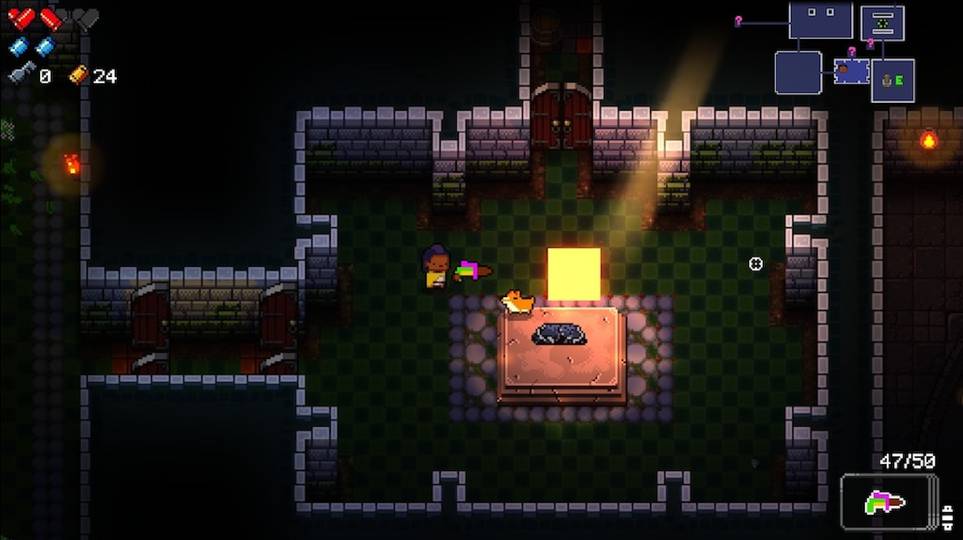963x540 pixels.
Task: Open the dungeon minimap
Action: [x=843, y=52]
